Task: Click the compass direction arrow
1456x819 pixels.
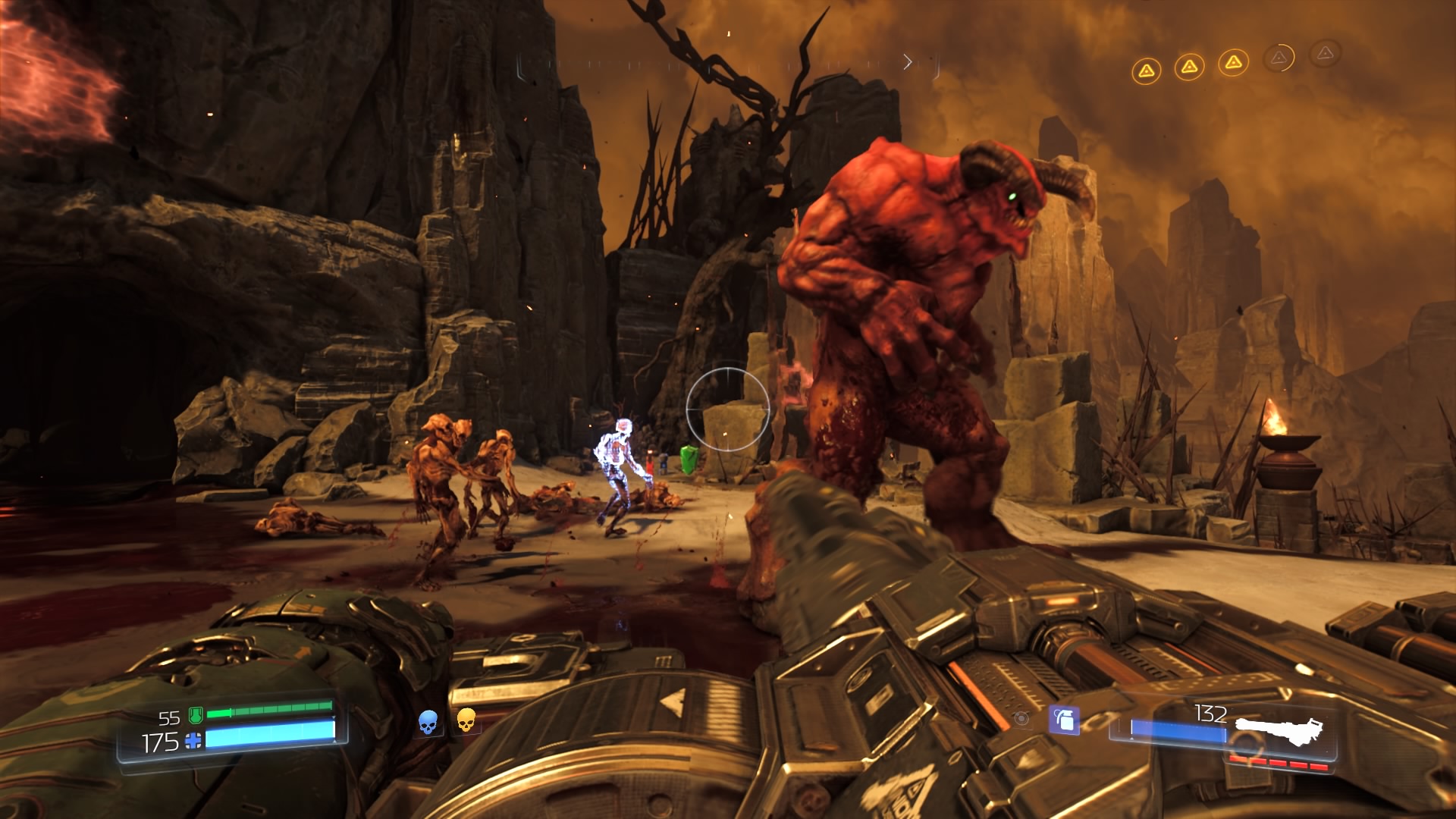Action: coord(908,62)
